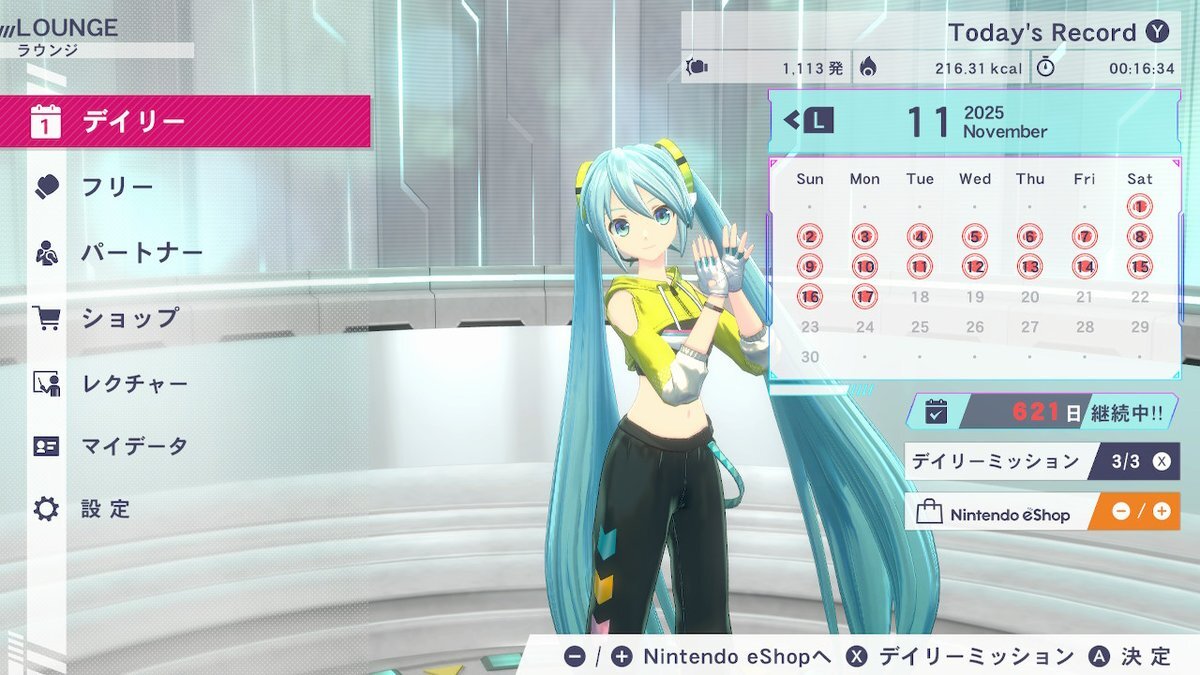This screenshot has width=1200, height=675.
Task: Click the 621日 継続中 streak banner
Action: [1041, 411]
